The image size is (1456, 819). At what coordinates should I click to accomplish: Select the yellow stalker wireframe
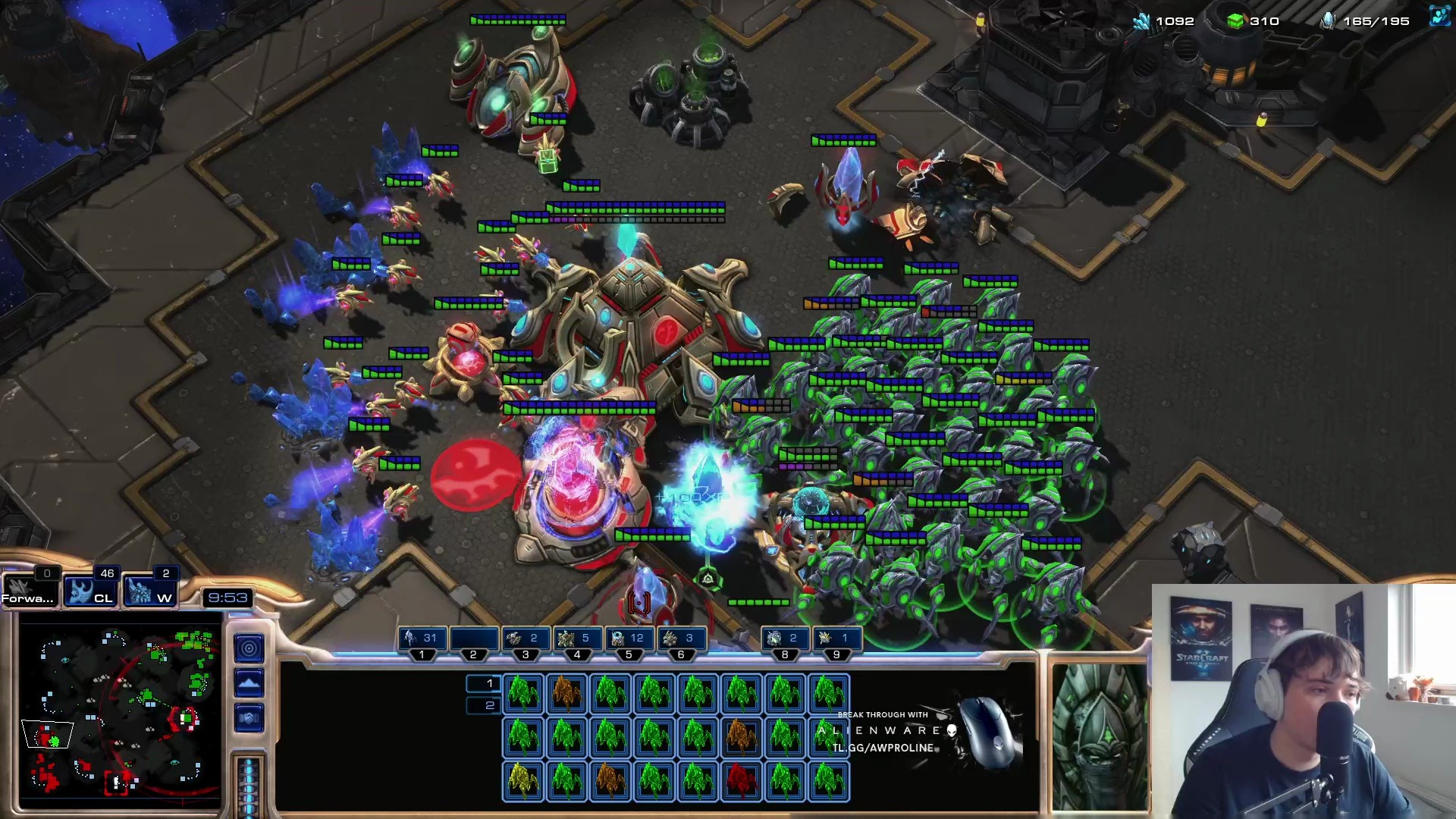(x=522, y=780)
